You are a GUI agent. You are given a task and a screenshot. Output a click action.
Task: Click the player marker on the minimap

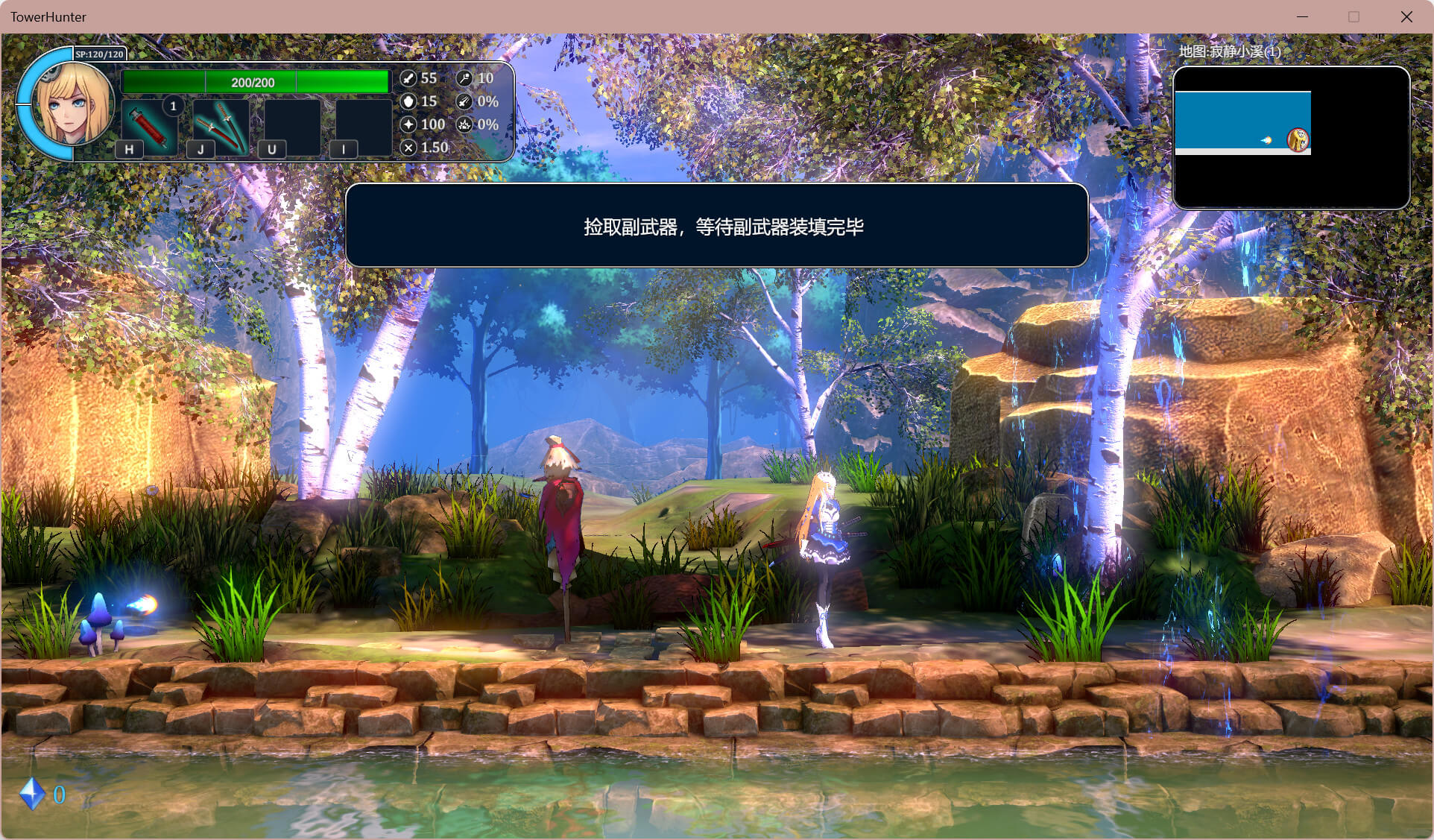[1298, 139]
